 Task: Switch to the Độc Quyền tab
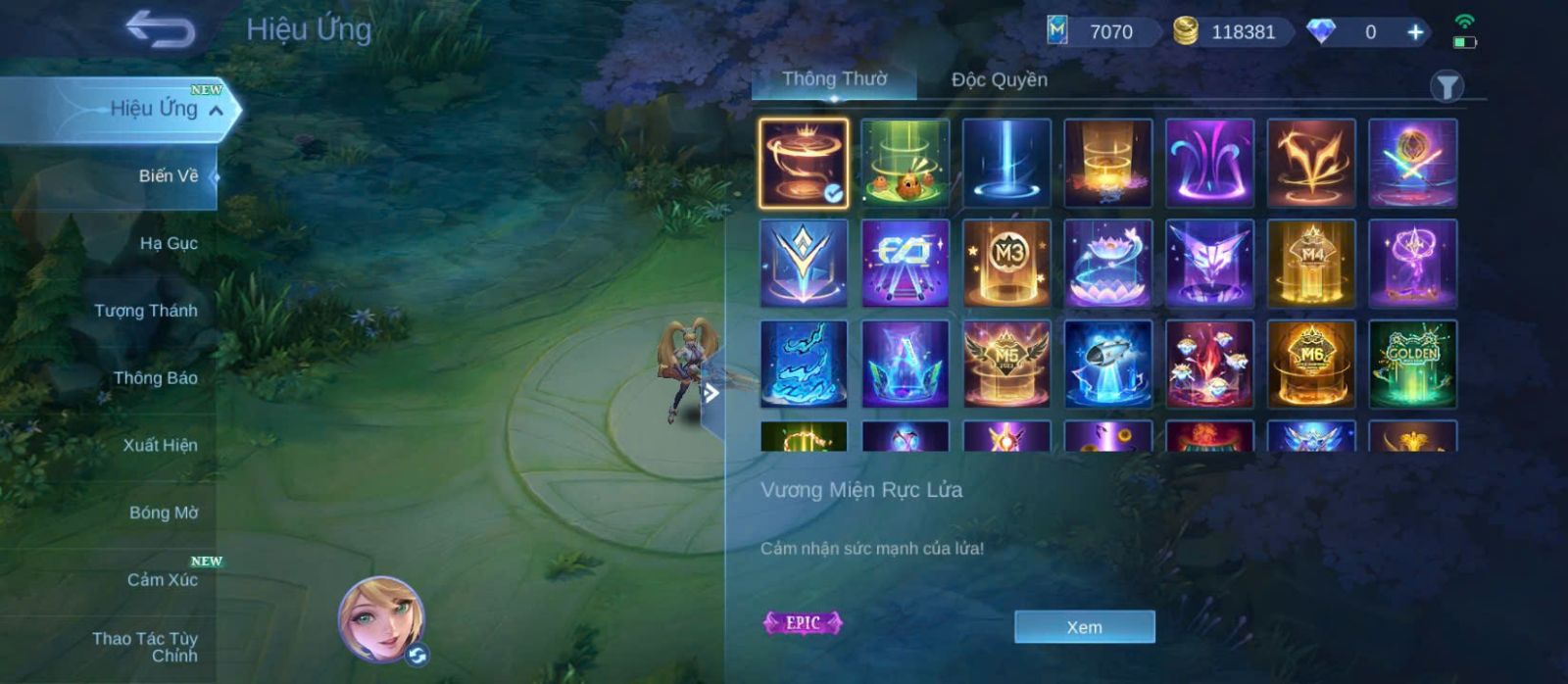point(999,80)
